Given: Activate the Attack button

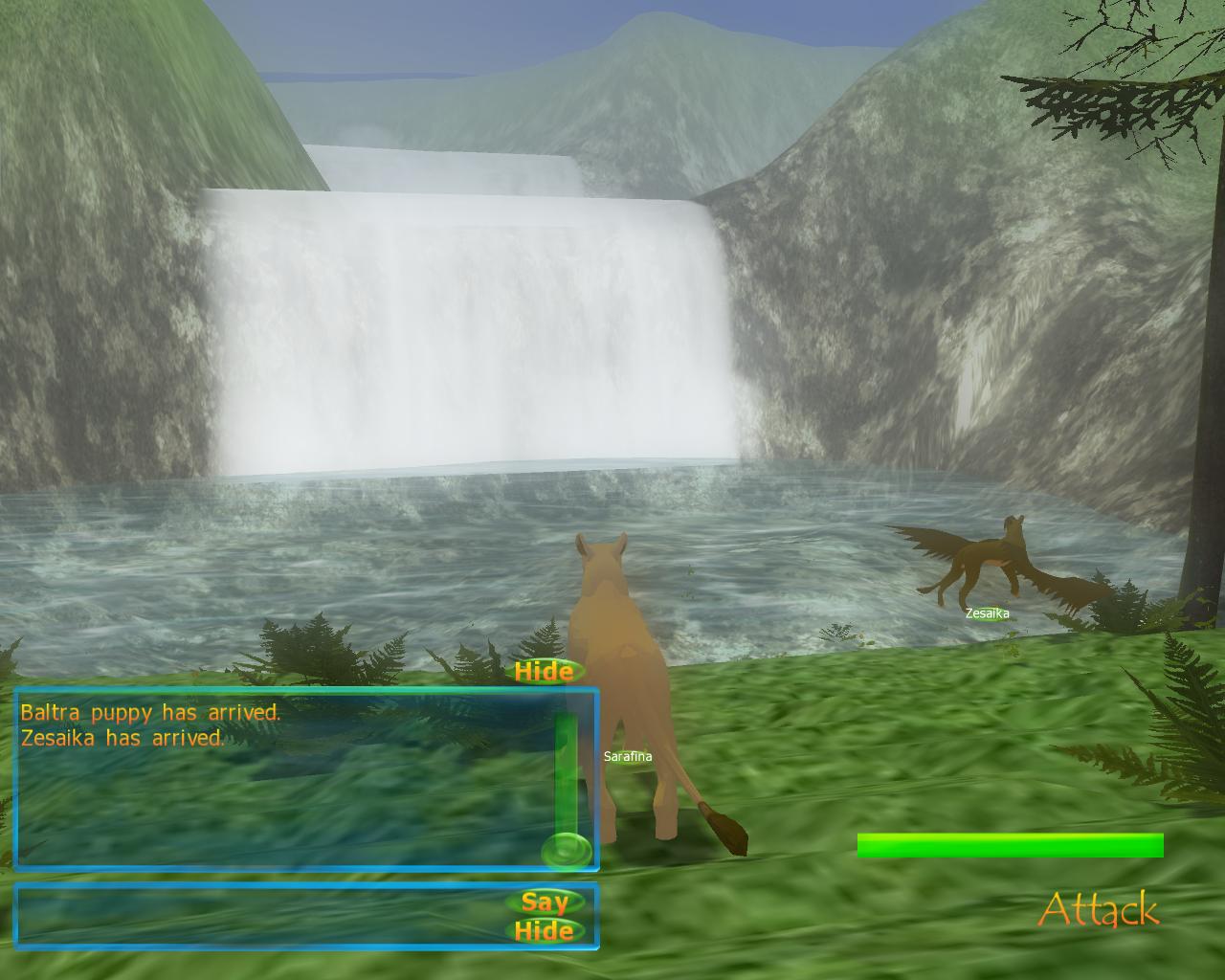Looking at the screenshot, I should point(1098,910).
